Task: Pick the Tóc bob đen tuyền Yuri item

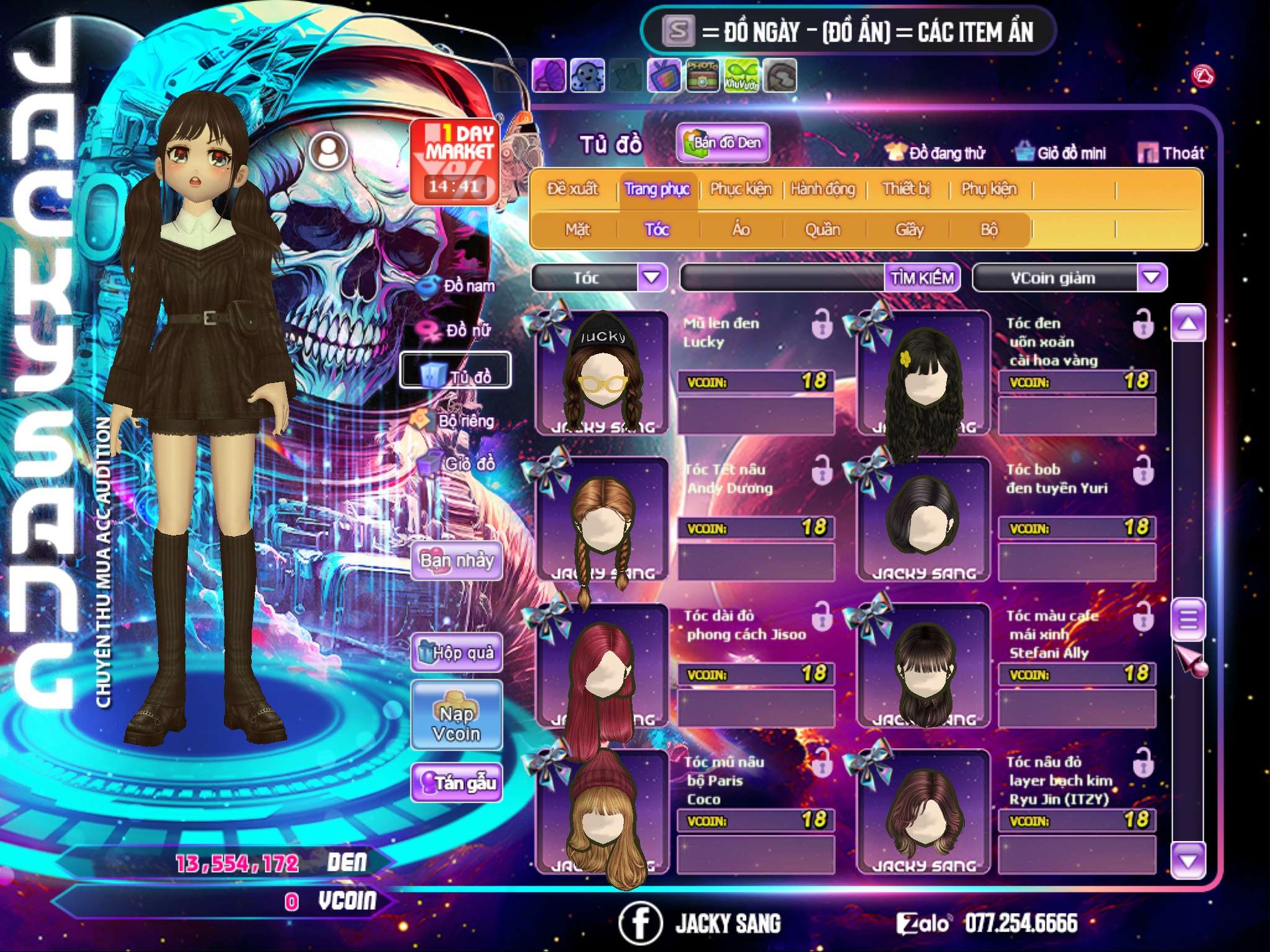Action: (x=923, y=519)
